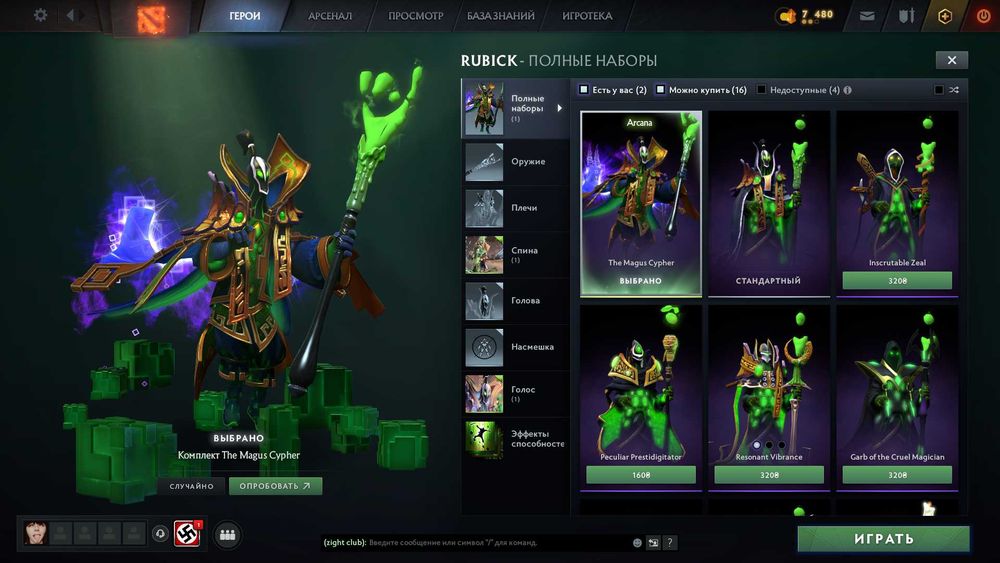This screenshot has width=1000, height=563.
Task: Open the settings gear icon
Action: pyautogui.click(x=41, y=15)
